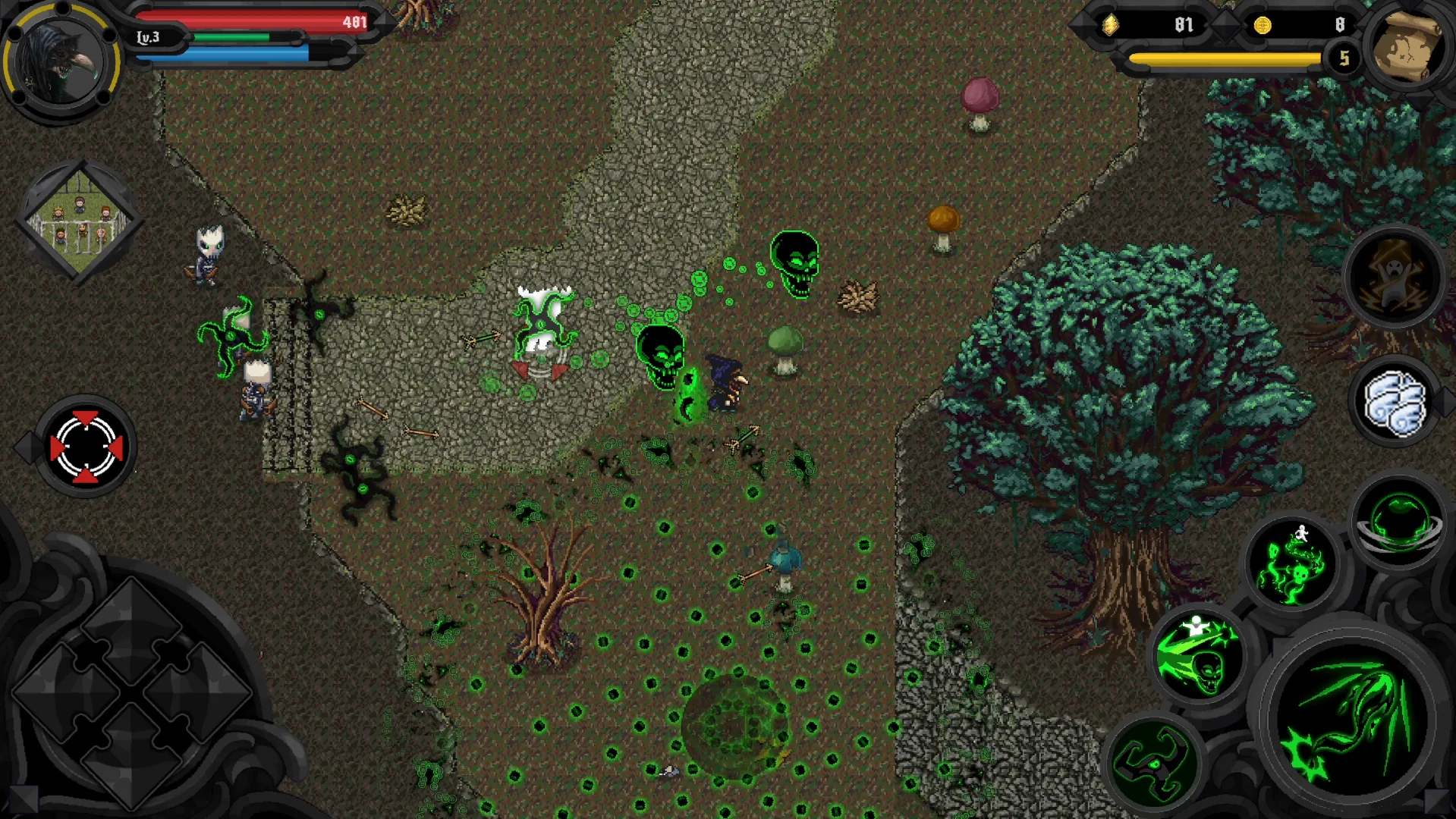
Task: Tap the red health bar showing 401
Action: [250, 20]
